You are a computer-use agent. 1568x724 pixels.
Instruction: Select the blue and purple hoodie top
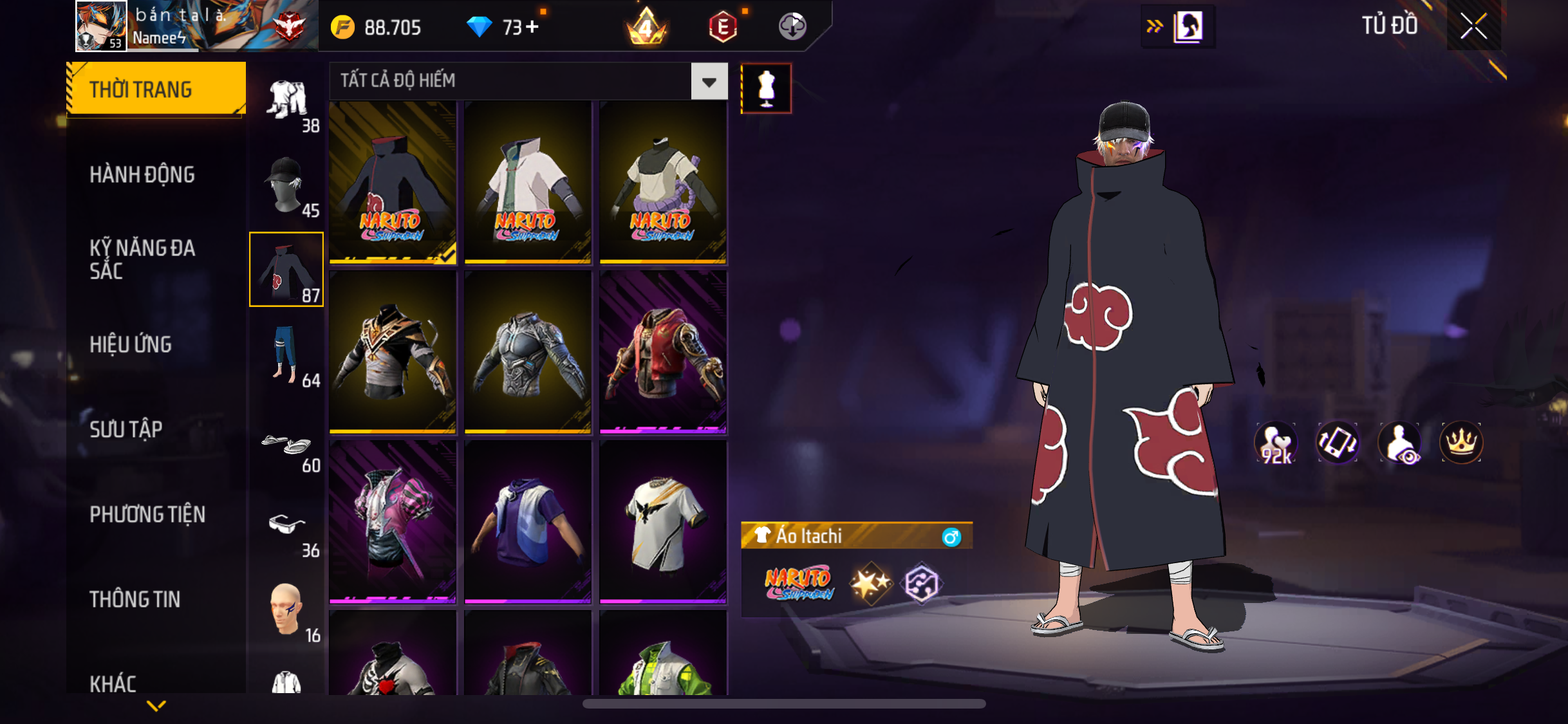pyautogui.click(x=527, y=522)
